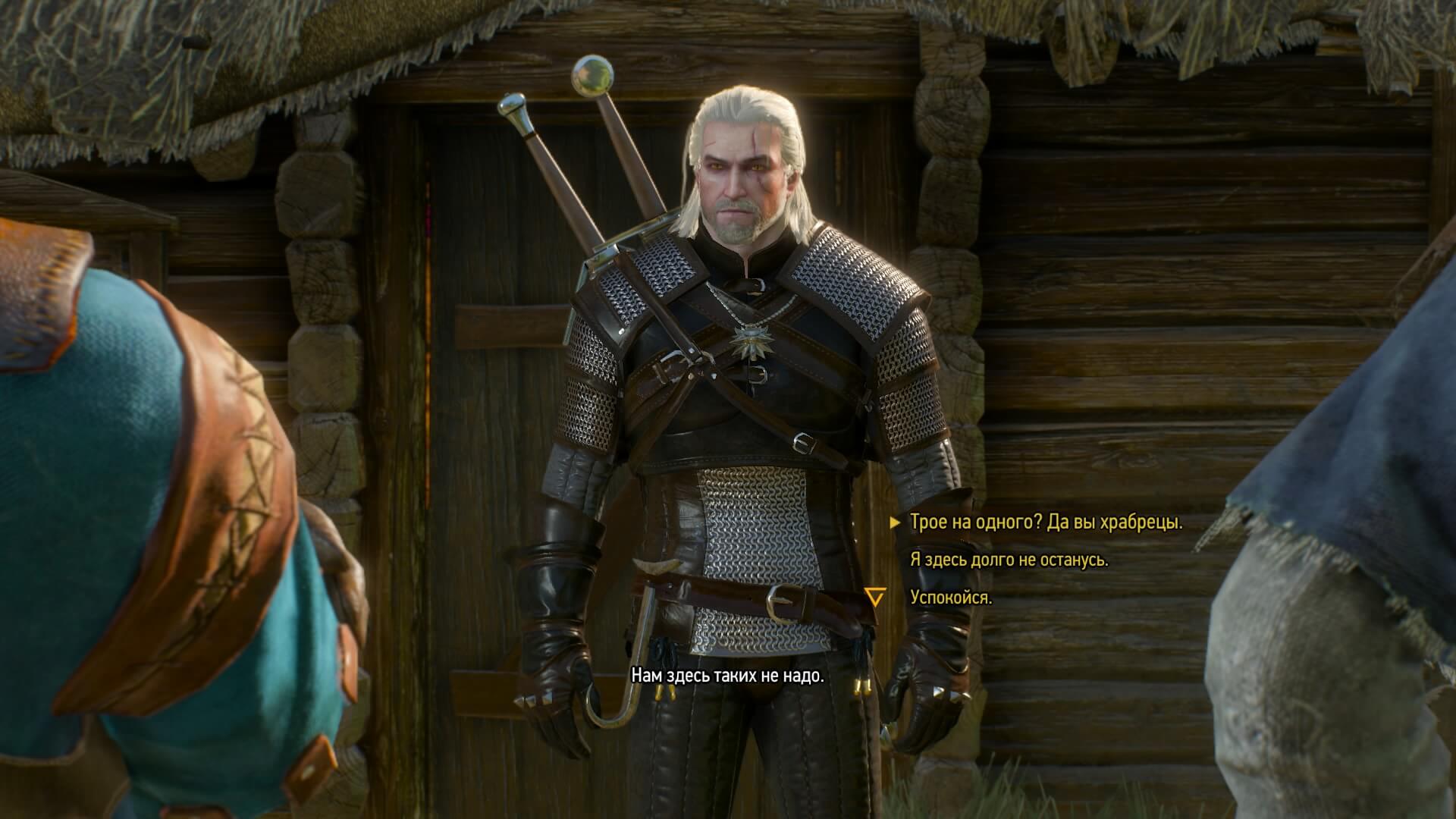Pick the Axii option "Успокойся."
The width and height of the screenshot is (1456, 819).
point(951,598)
